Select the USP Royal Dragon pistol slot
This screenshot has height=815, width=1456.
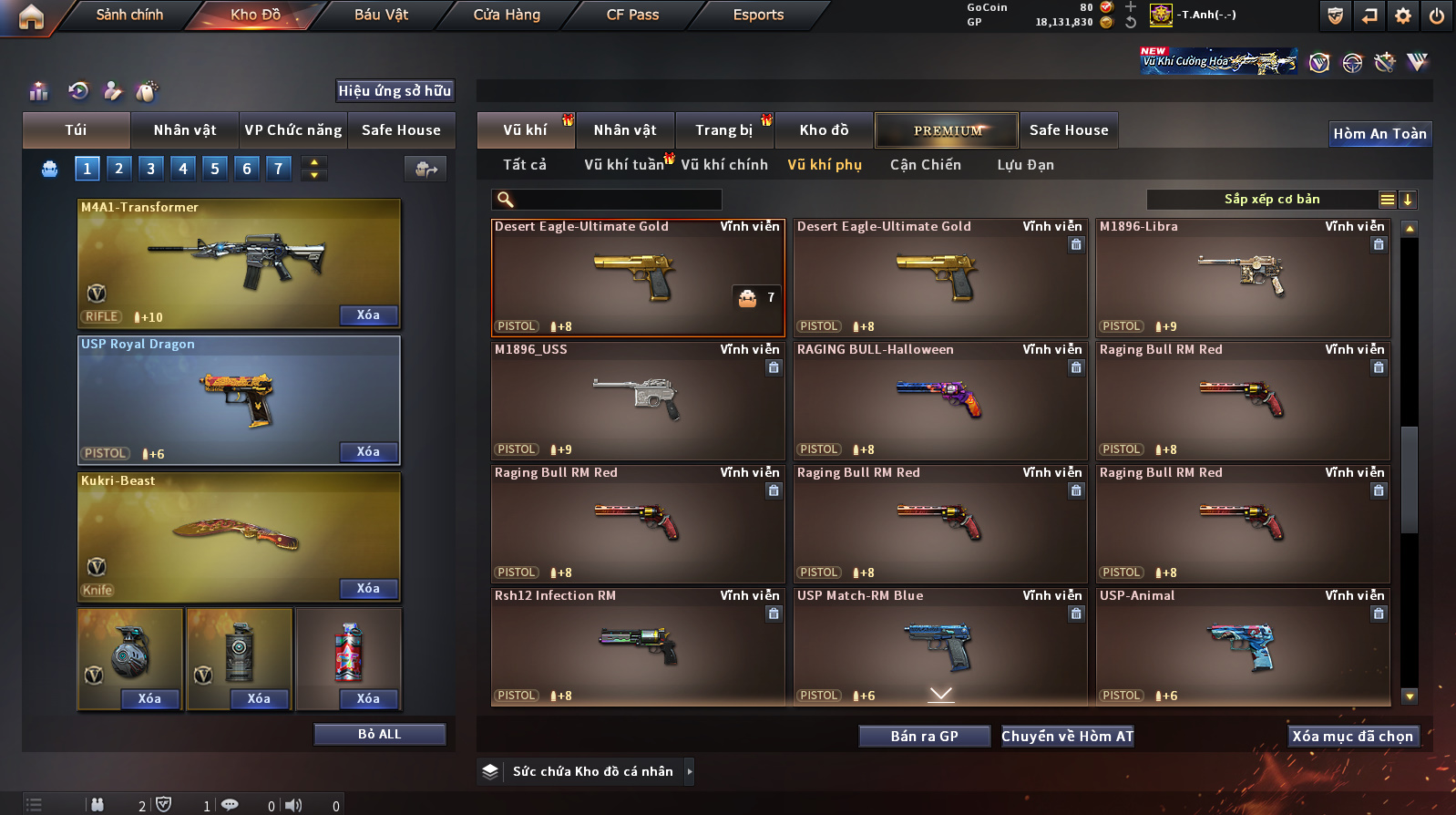pos(239,399)
